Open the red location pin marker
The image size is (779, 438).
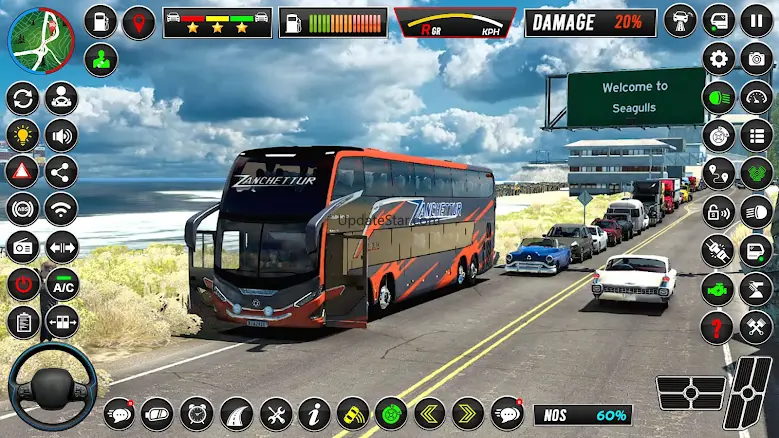[x=139, y=21]
